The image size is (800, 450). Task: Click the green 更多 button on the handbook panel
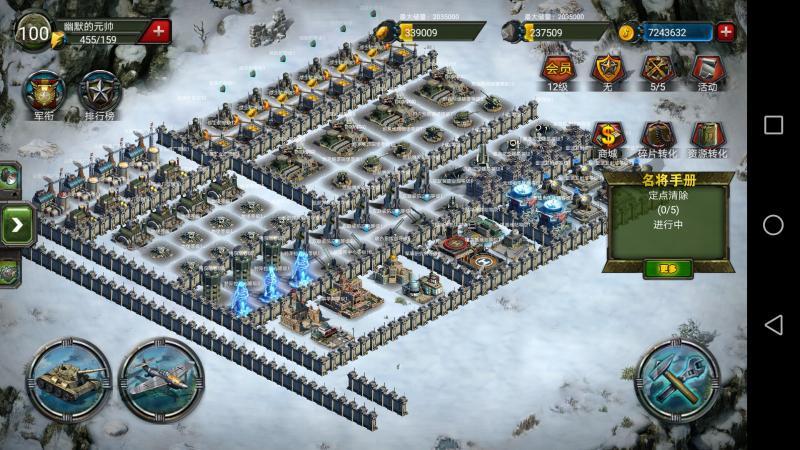pyautogui.click(x=668, y=268)
